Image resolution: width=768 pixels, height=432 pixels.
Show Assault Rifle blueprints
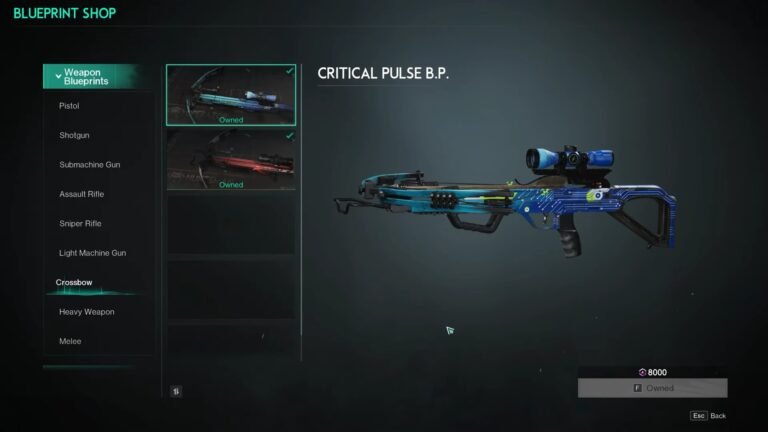pyautogui.click(x=82, y=194)
